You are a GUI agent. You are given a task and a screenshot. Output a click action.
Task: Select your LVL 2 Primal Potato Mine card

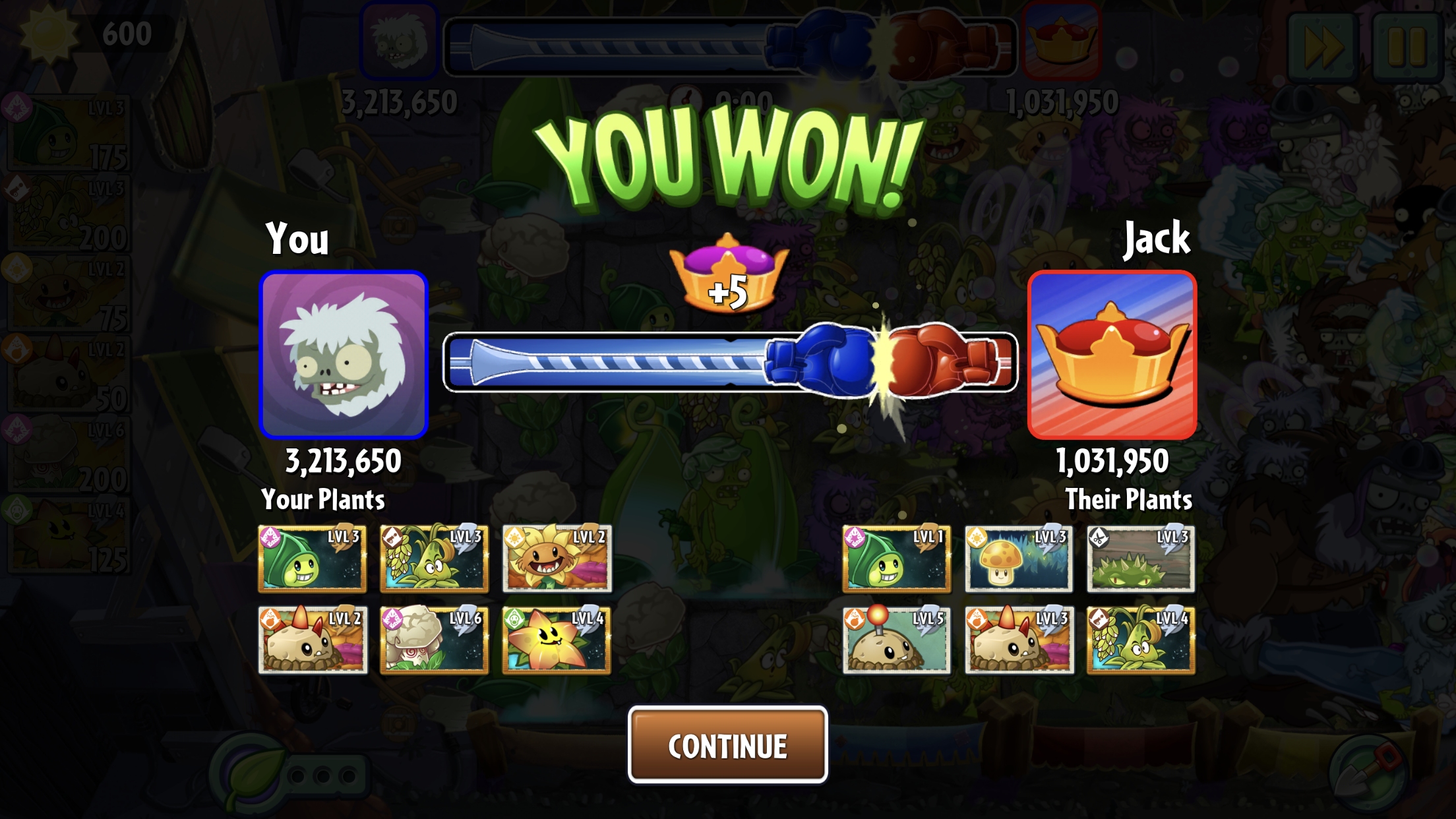tap(313, 640)
